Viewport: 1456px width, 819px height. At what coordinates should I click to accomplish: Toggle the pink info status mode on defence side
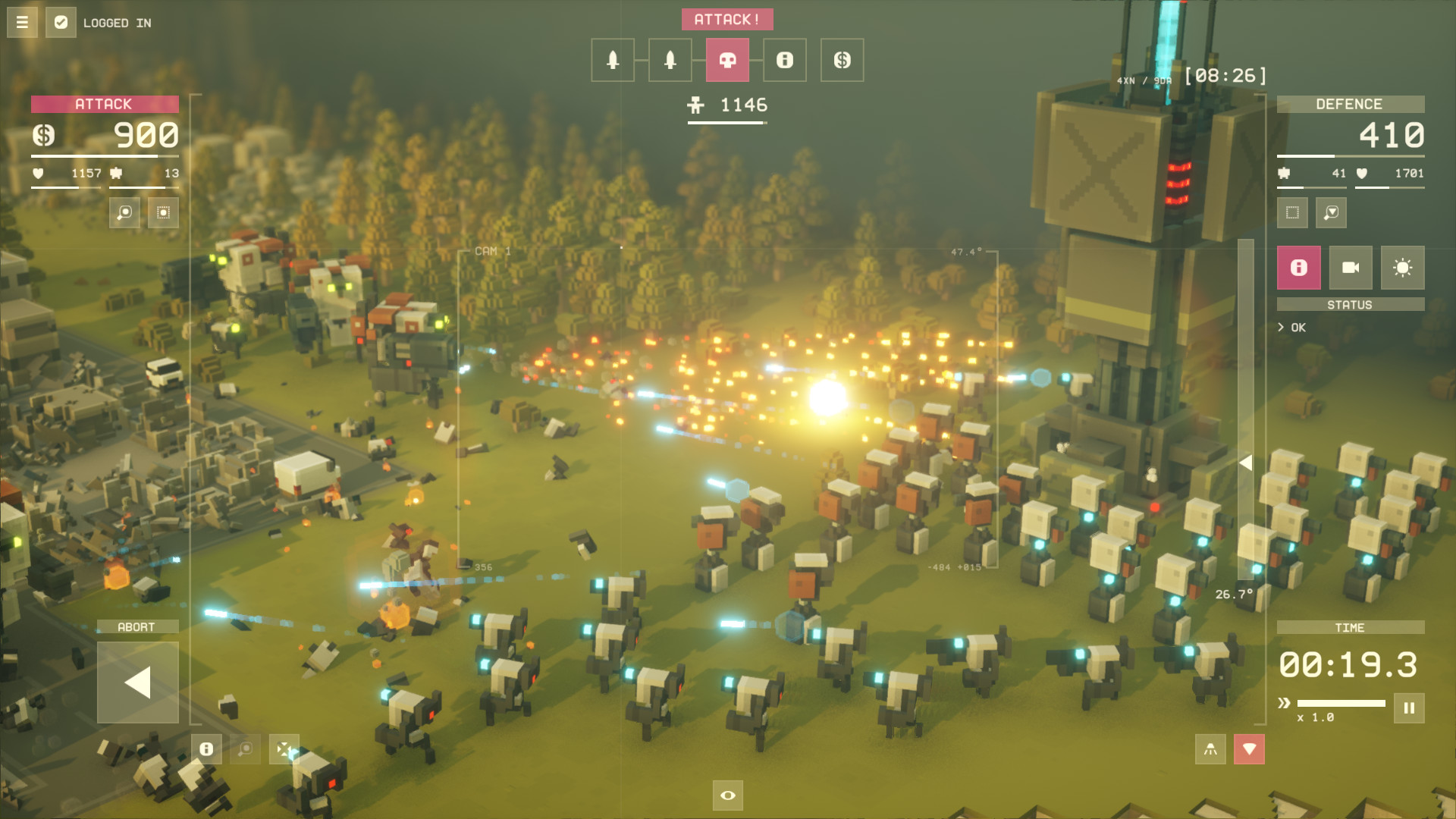pyautogui.click(x=1298, y=267)
